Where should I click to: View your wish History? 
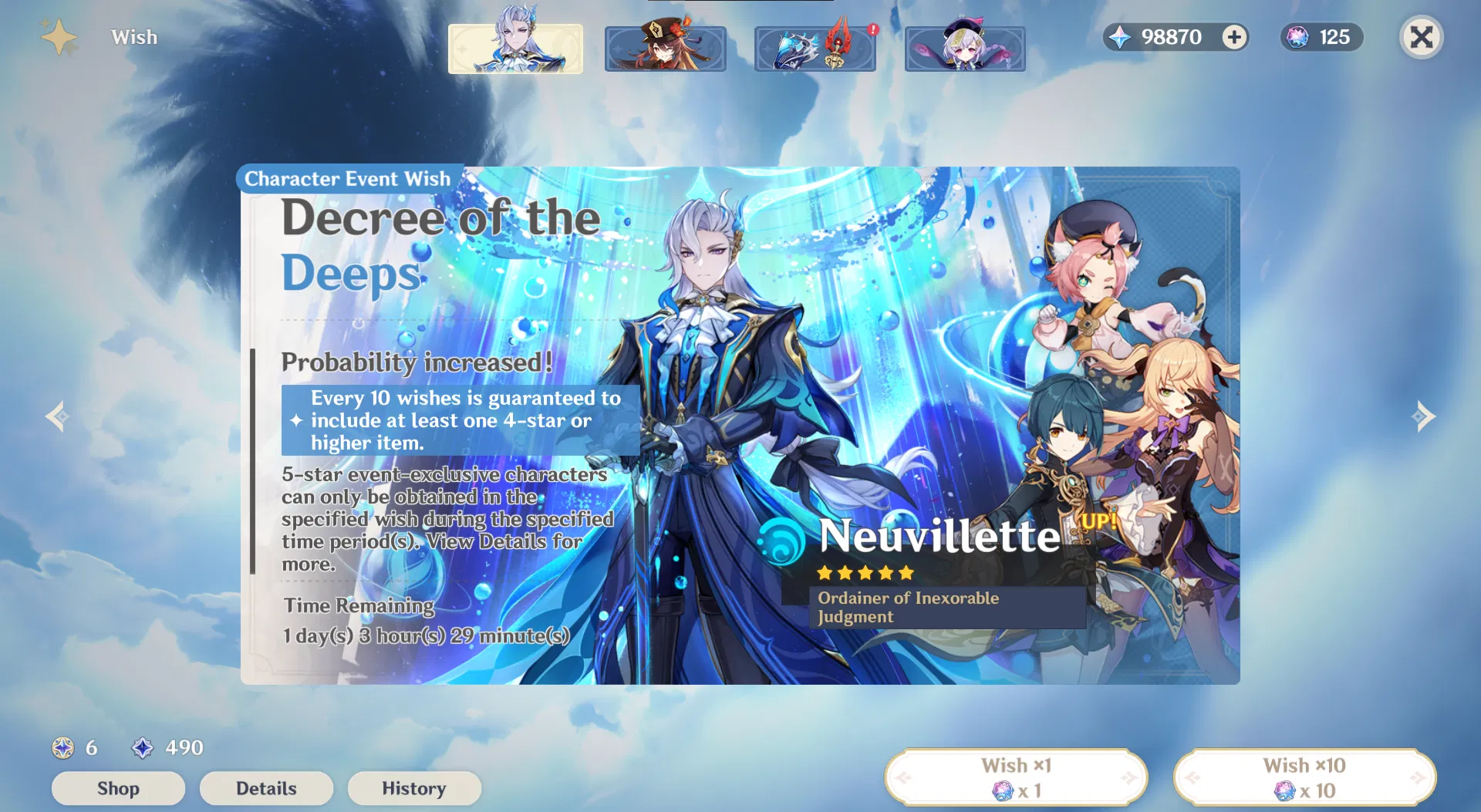pos(414,788)
